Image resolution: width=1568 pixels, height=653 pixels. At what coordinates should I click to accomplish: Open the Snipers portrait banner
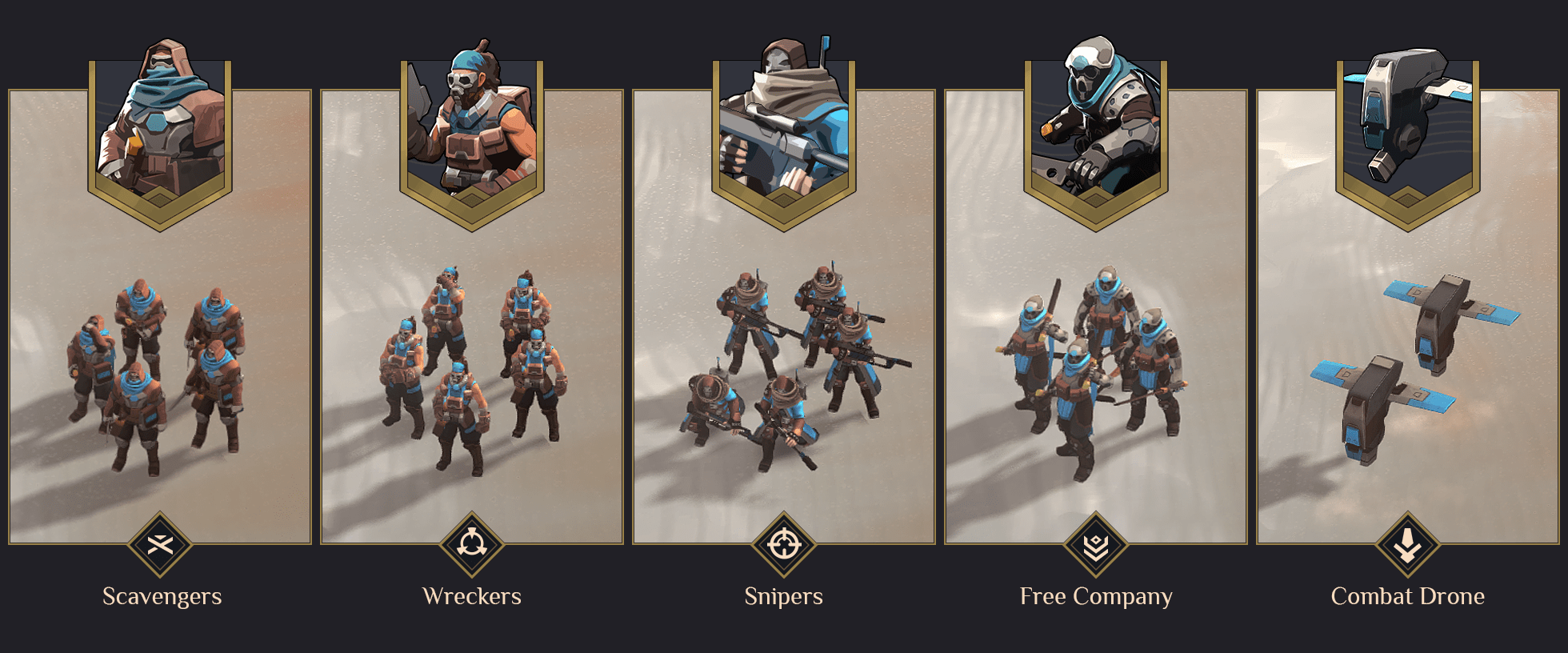(782, 128)
